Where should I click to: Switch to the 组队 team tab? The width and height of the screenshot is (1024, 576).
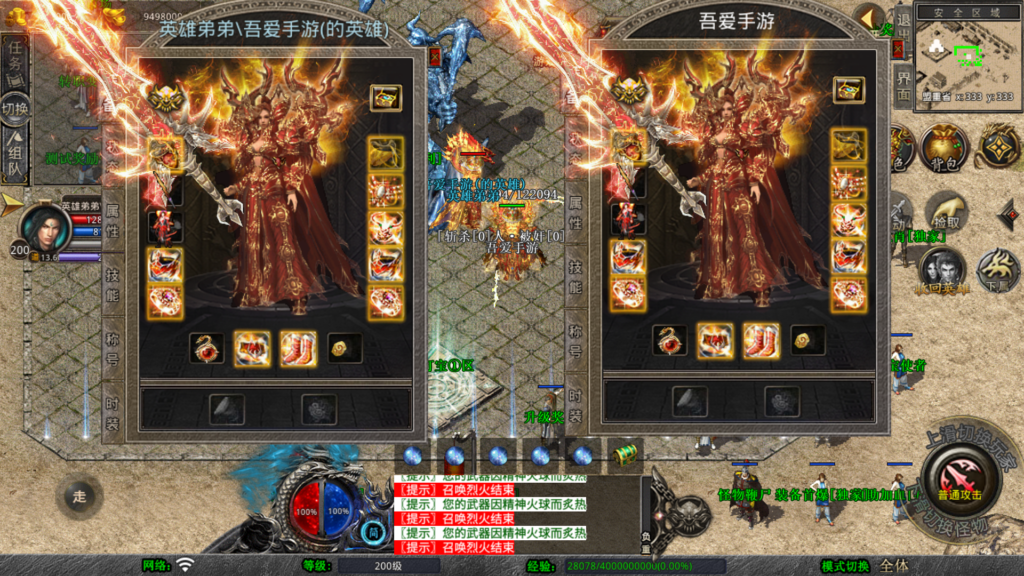click(x=15, y=146)
